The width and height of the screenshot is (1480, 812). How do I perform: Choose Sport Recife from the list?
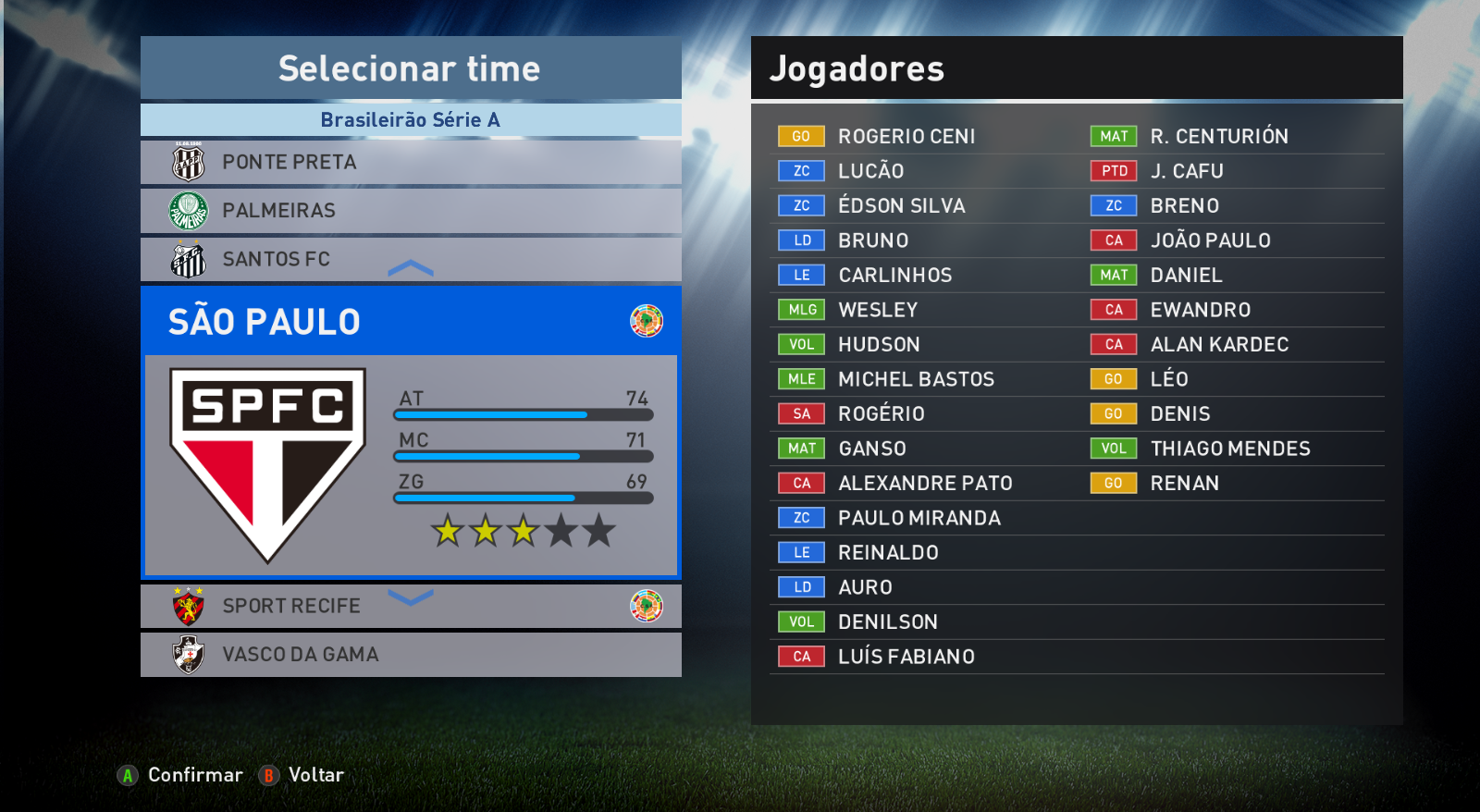(410, 606)
